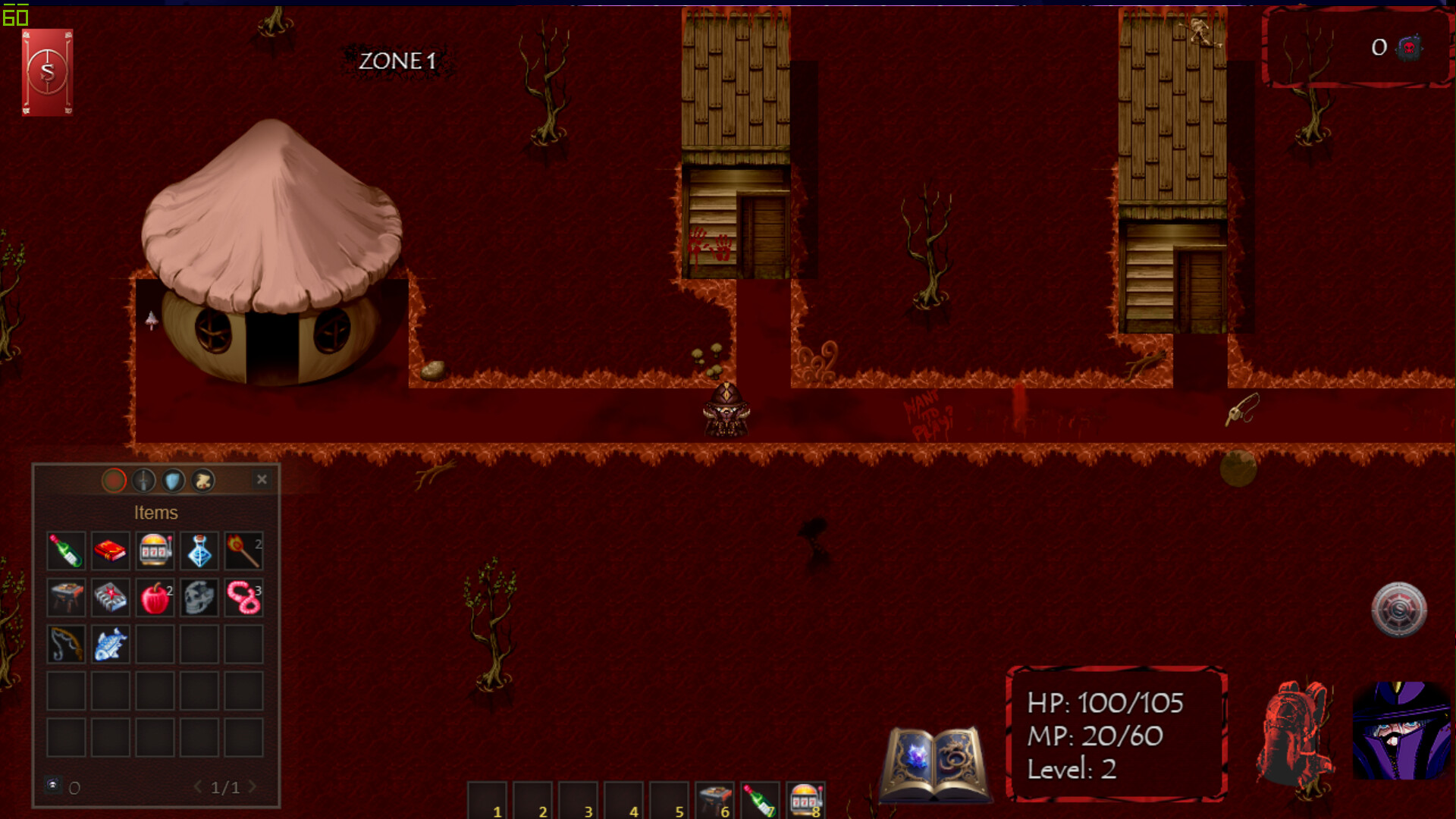Toggle the small skull filter at inventory bottom-left
The width and height of the screenshot is (1456, 819).
pos(52,786)
